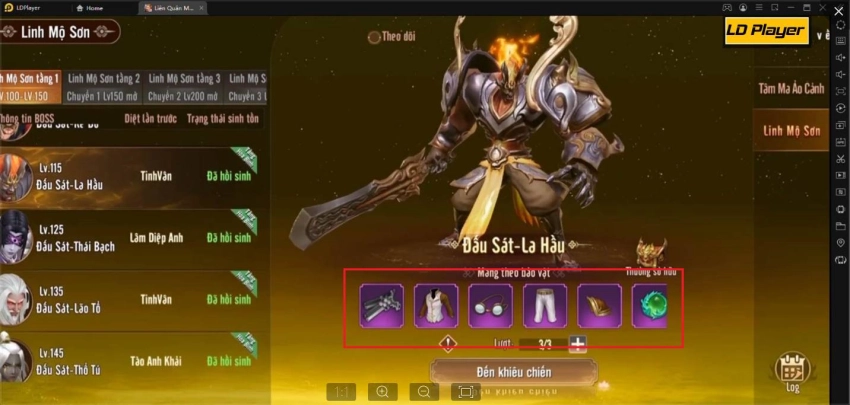The image size is (850, 405).
Task: Inspect the purple gun loot item
Action: 381,305
